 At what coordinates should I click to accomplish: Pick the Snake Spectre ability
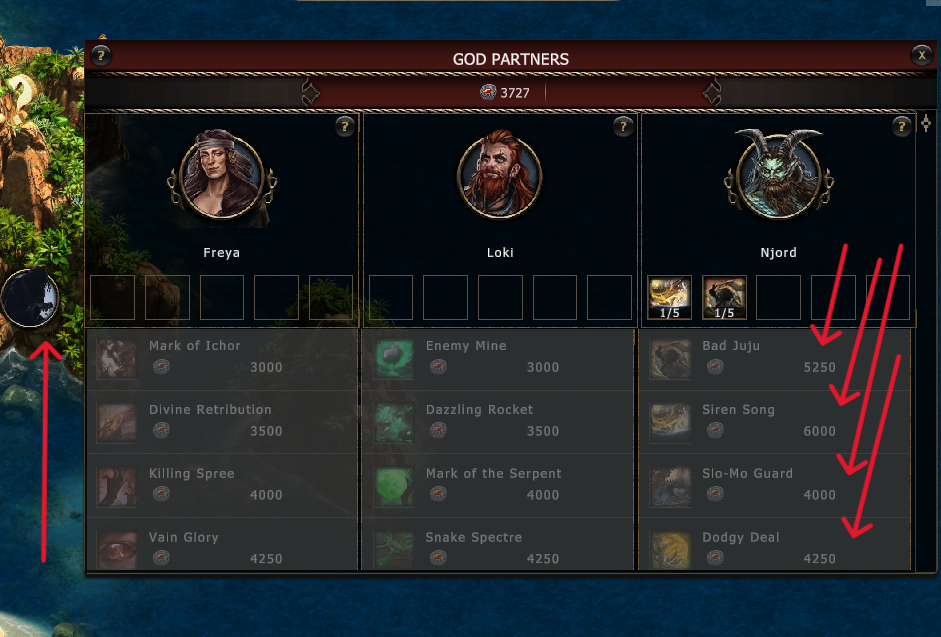tap(500, 548)
